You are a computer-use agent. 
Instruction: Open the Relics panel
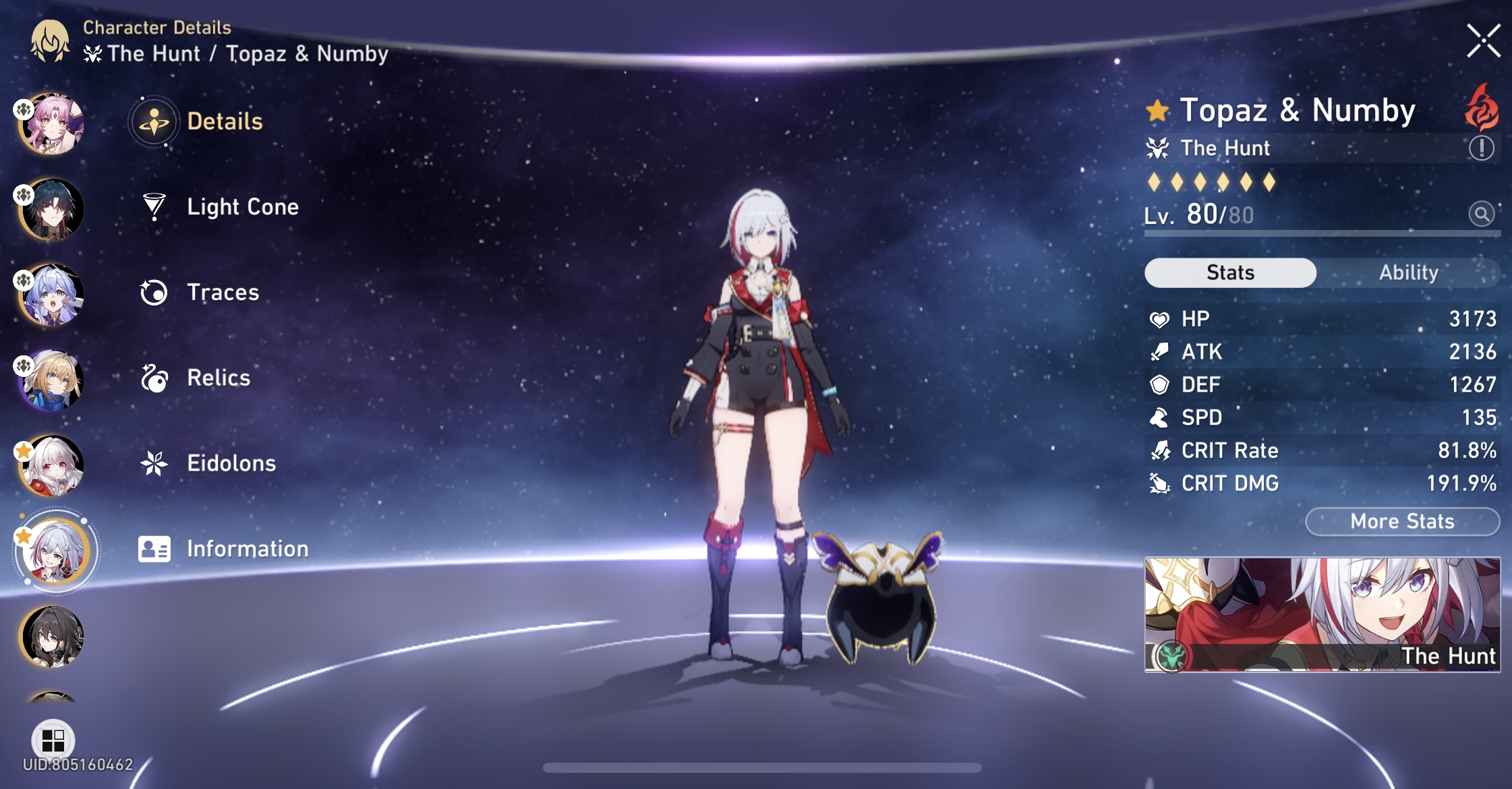(x=216, y=378)
